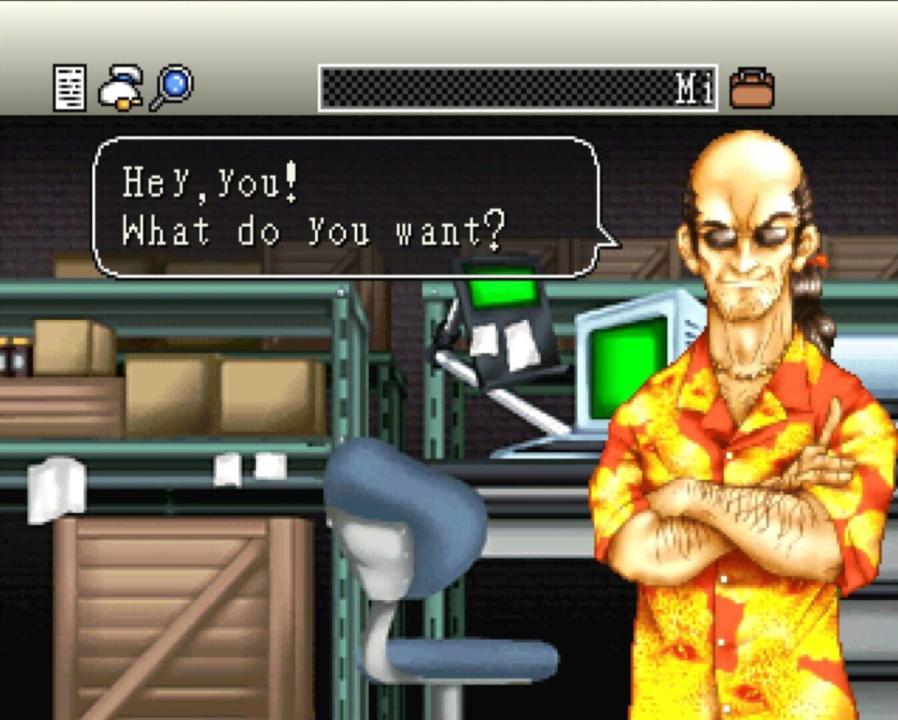Select the telephone icon in the toolbar

pyautogui.click(x=120, y=88)
